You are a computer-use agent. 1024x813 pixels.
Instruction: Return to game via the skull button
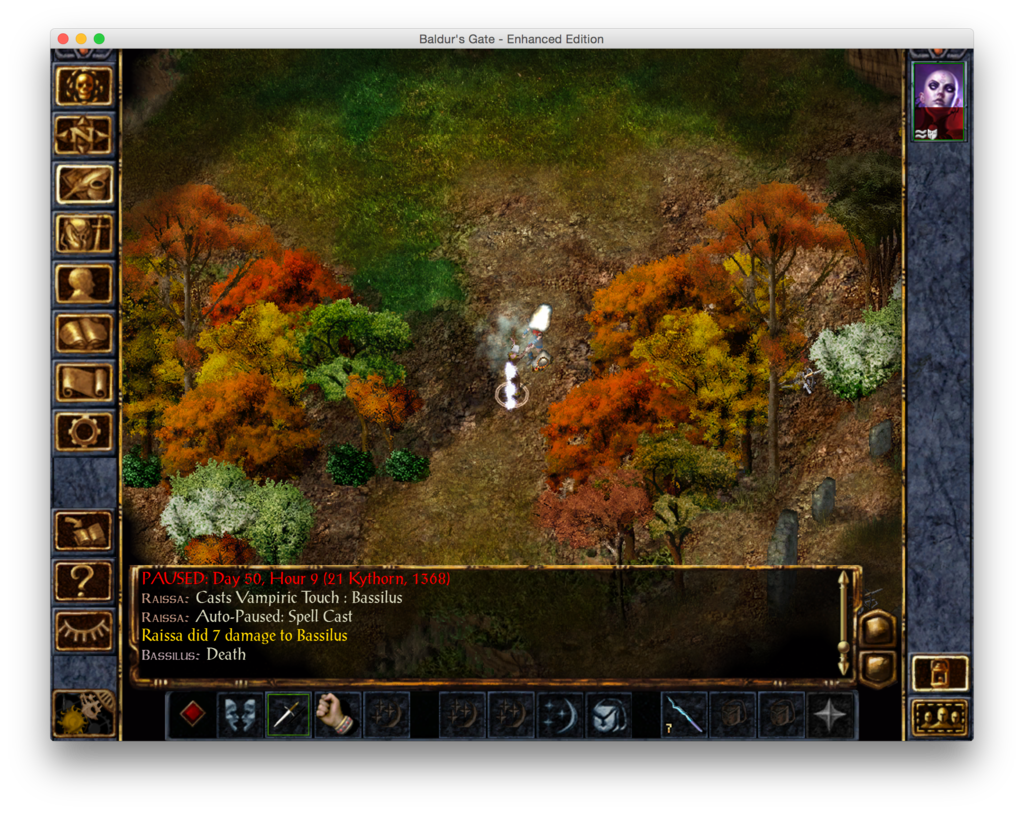point(84,86)
